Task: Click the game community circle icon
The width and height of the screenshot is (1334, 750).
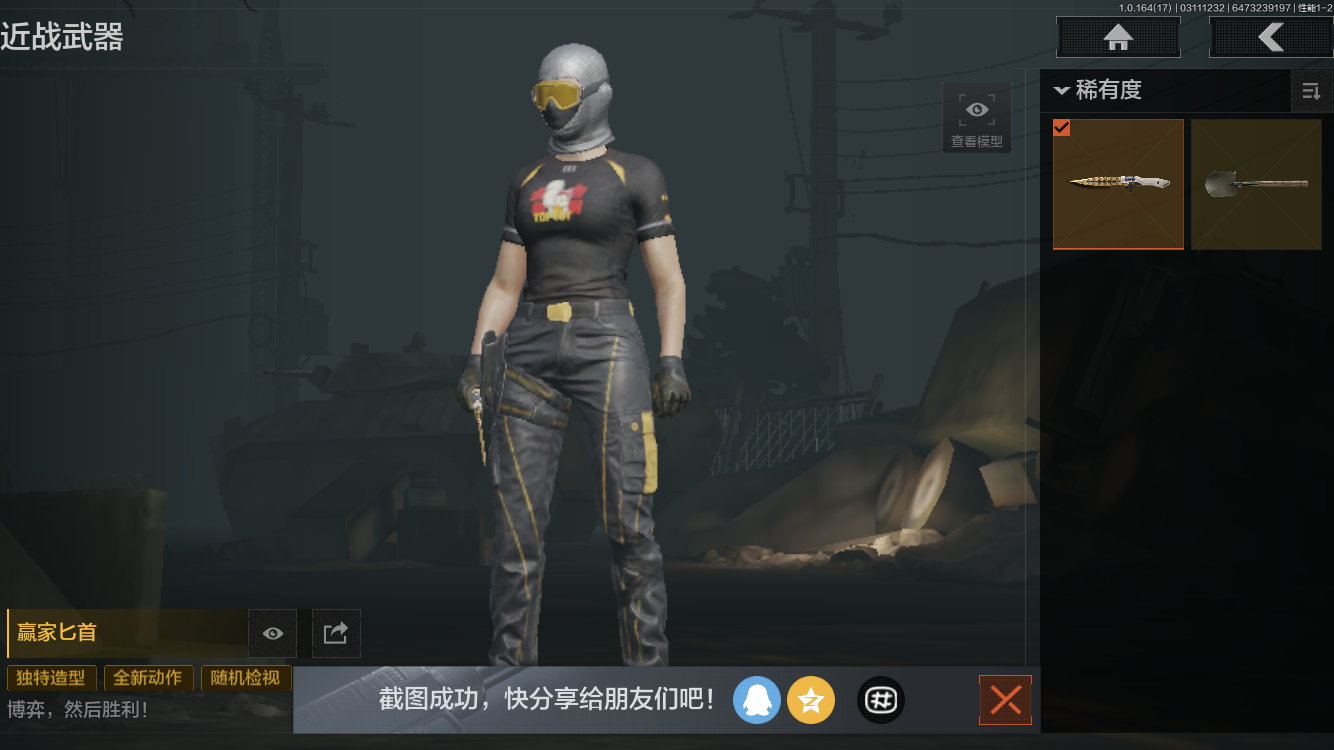Action: [x=880, y=700]
